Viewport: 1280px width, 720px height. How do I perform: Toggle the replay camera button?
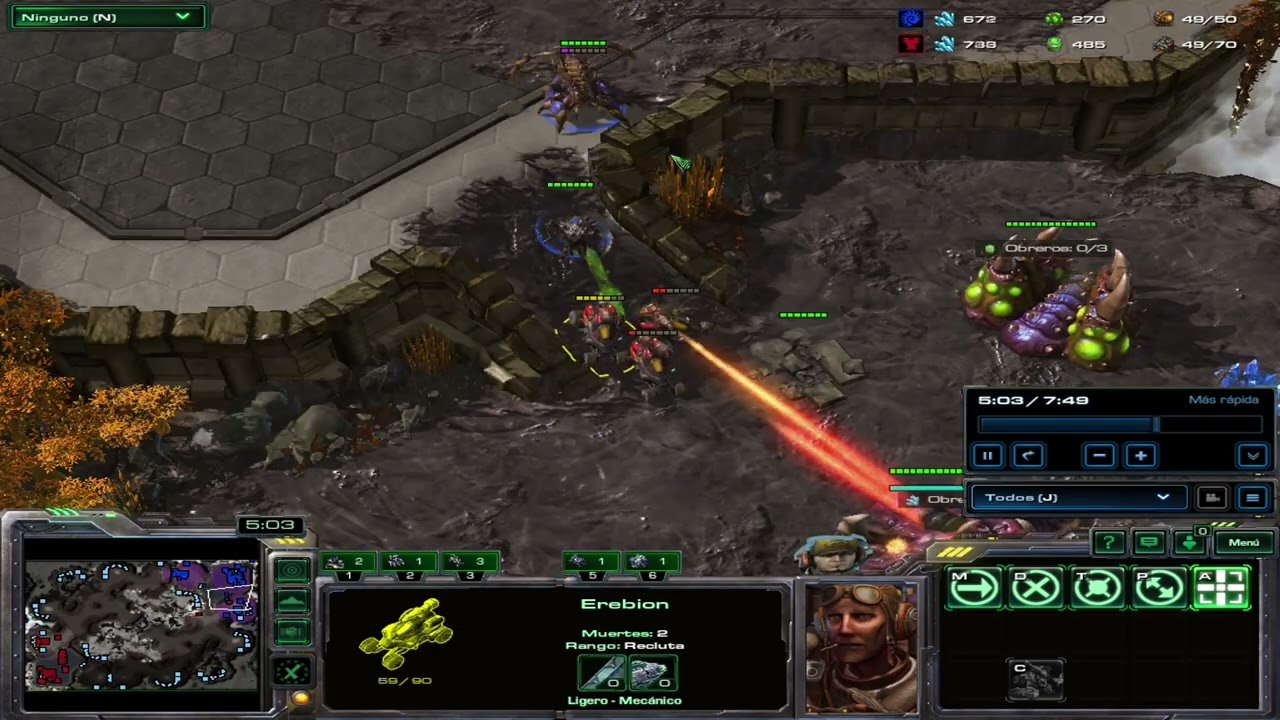(1212, 497)
